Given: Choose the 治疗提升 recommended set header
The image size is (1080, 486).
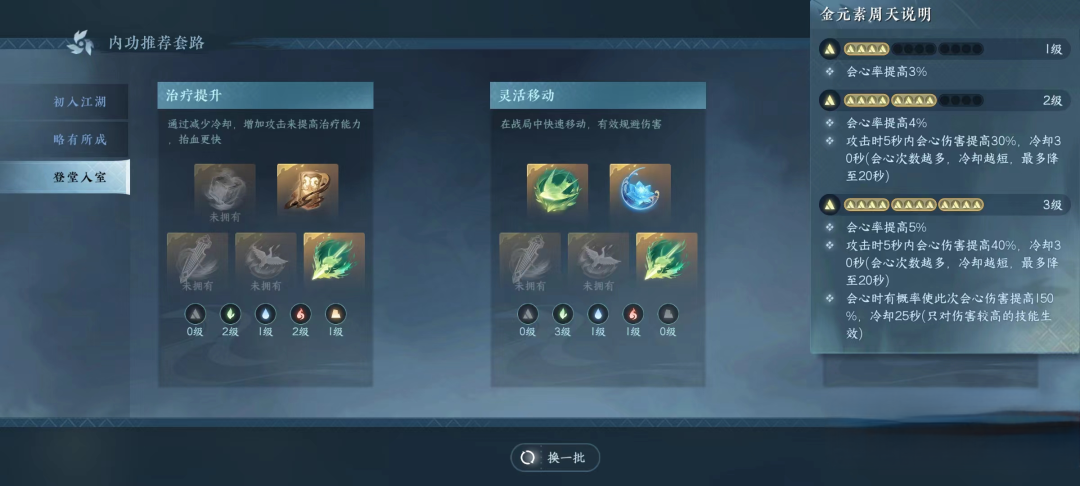Looking at the screenshot, I should pos(265,95).
